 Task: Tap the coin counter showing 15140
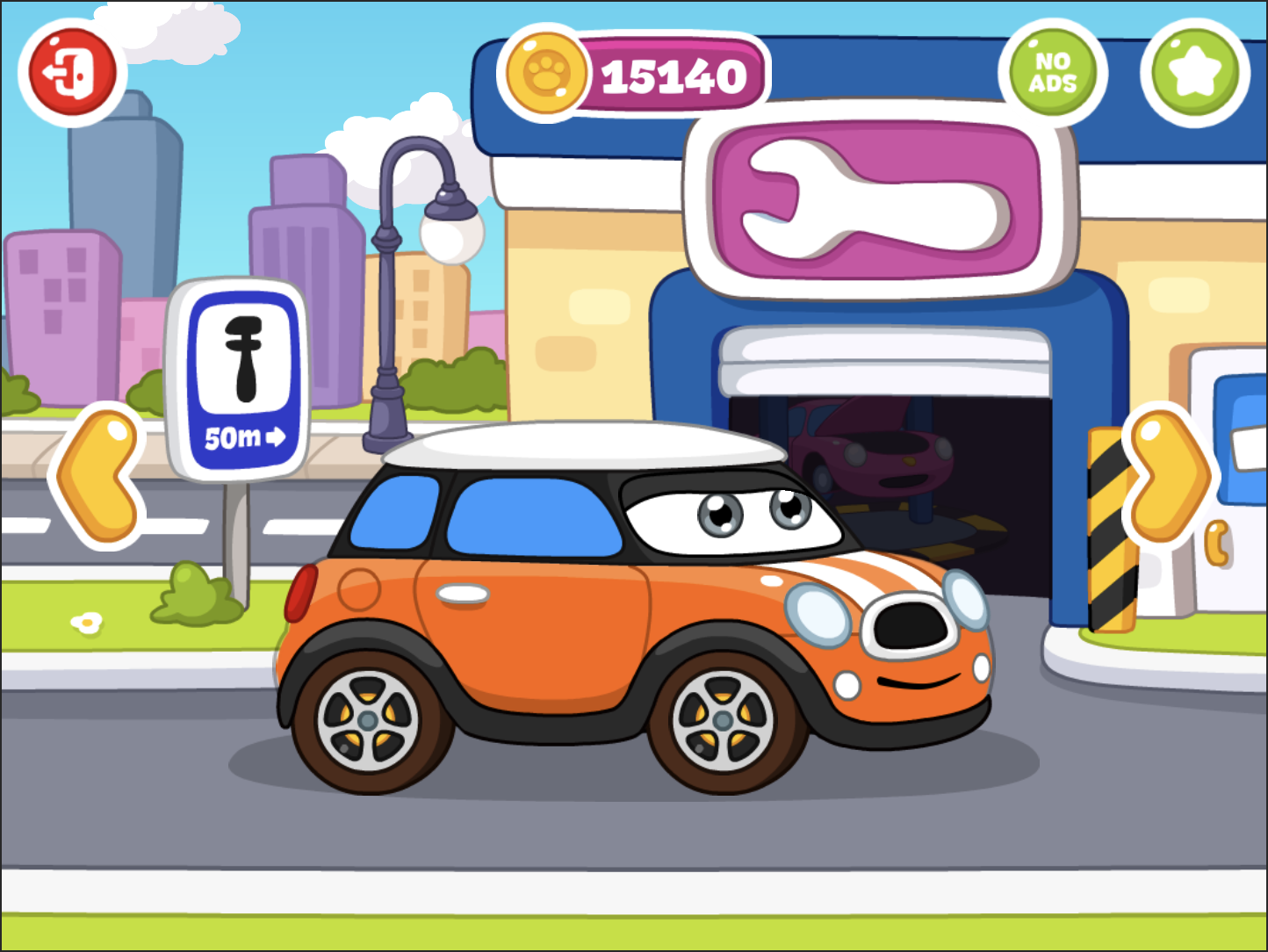coord(672,75)
